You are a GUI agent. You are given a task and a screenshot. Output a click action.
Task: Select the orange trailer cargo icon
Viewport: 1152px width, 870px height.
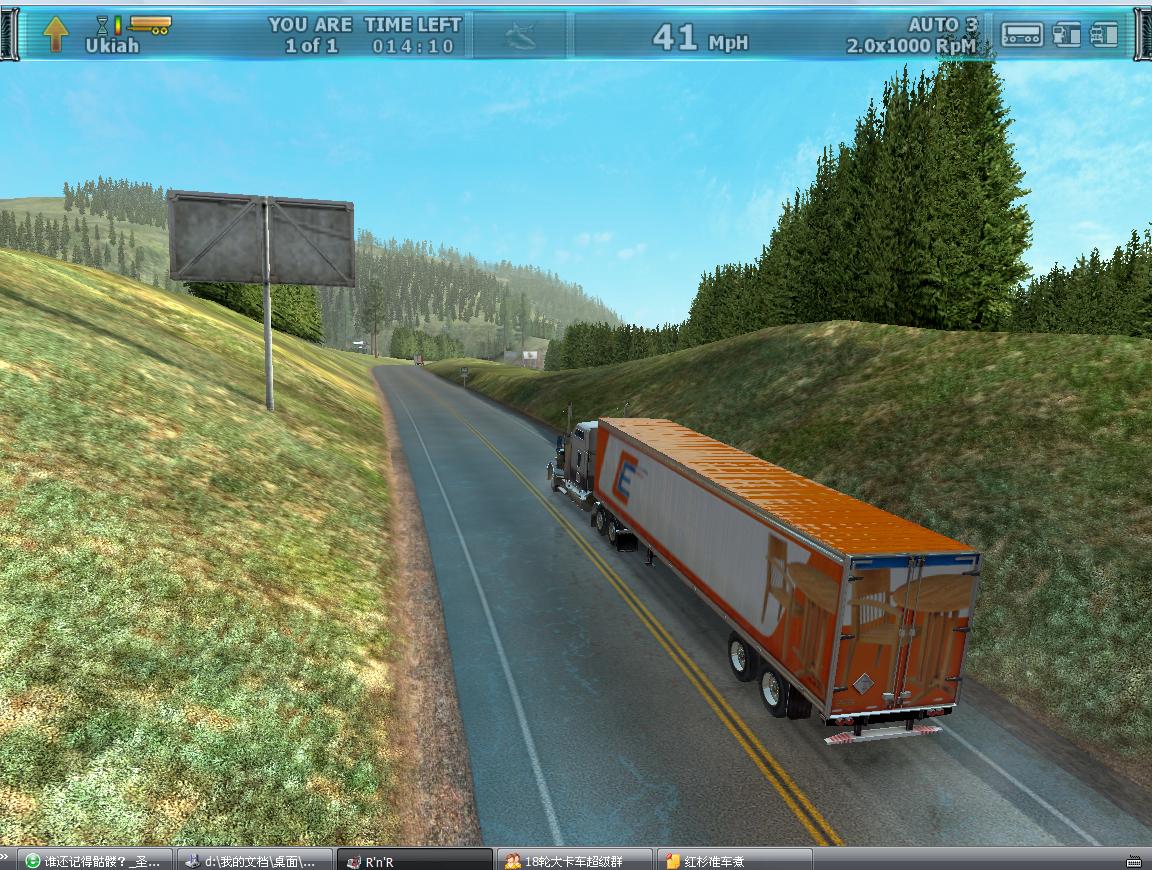click(x=150, y=23)
